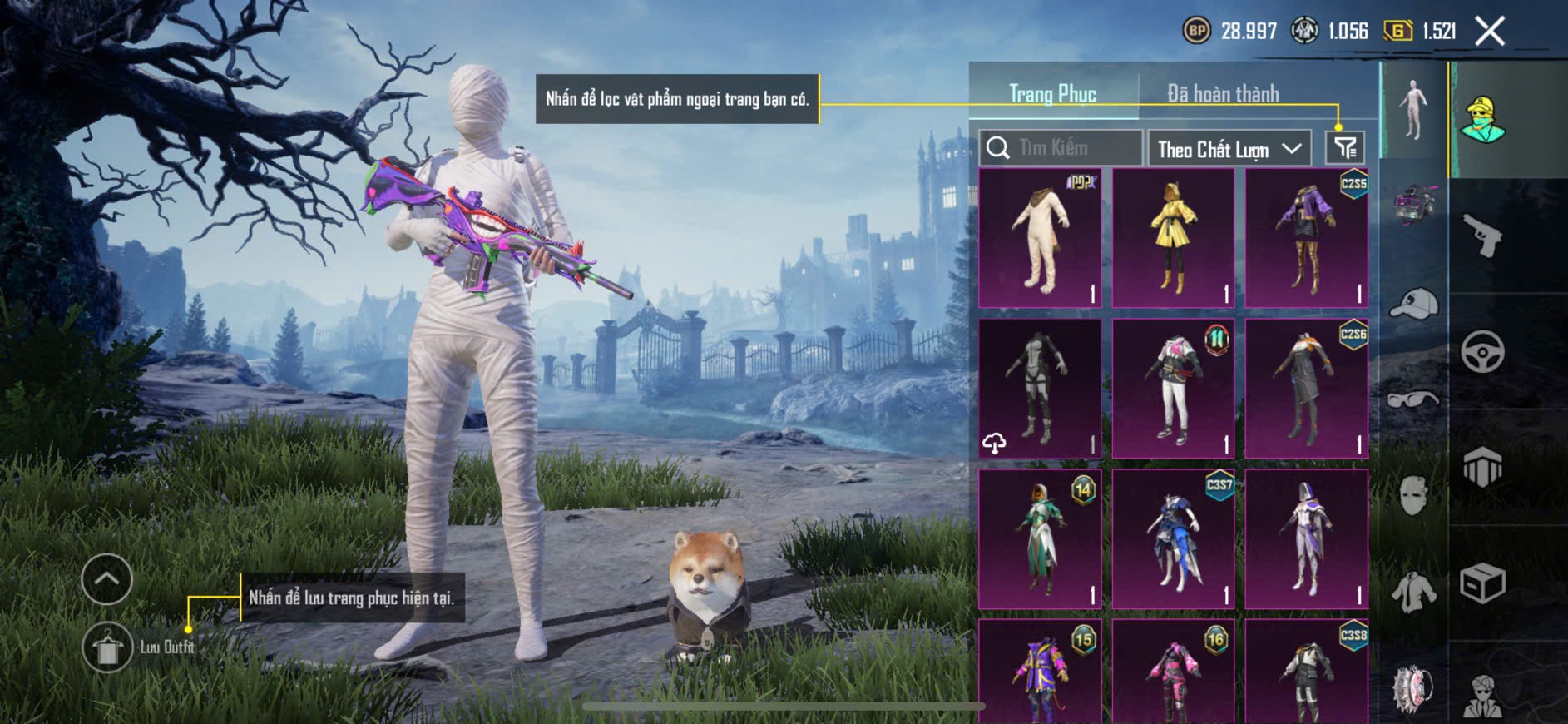Screen dimensions: 1568x724
Task: Save the current look with Lưu Outfit
Action: click(107, 647)
